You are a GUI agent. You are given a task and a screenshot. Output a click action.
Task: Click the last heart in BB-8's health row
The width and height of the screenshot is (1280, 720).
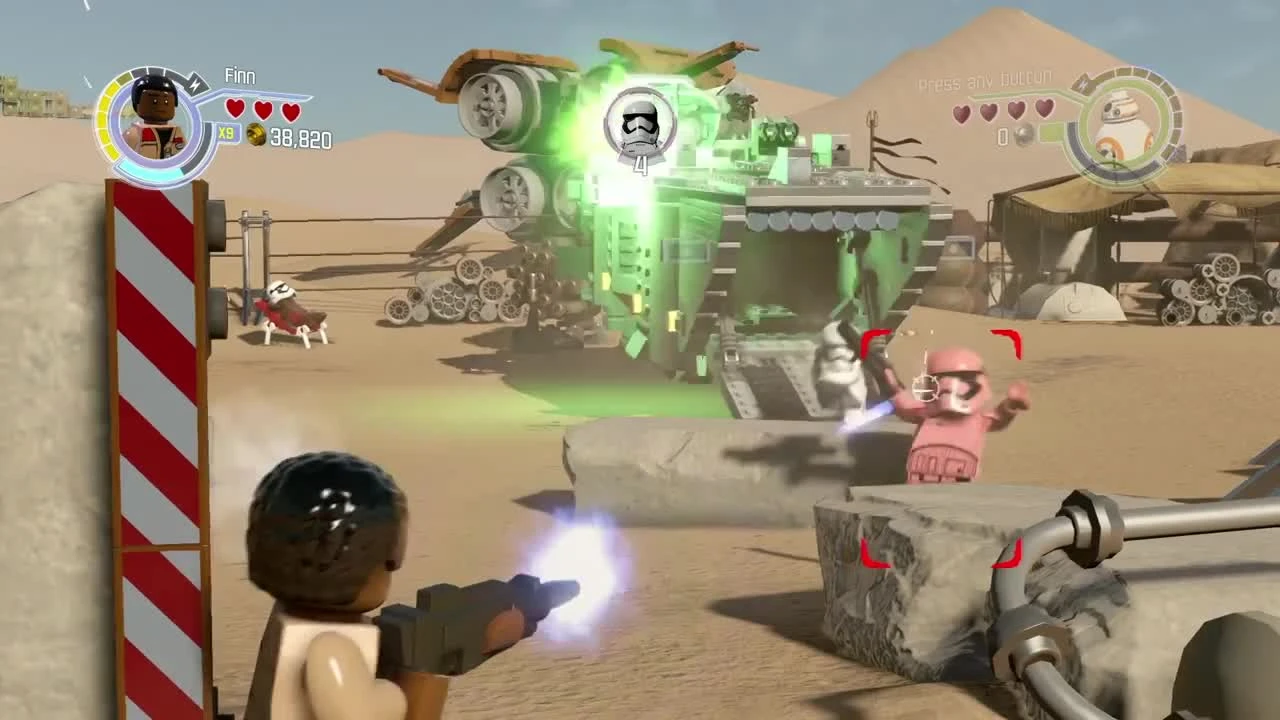point(1044,110)
